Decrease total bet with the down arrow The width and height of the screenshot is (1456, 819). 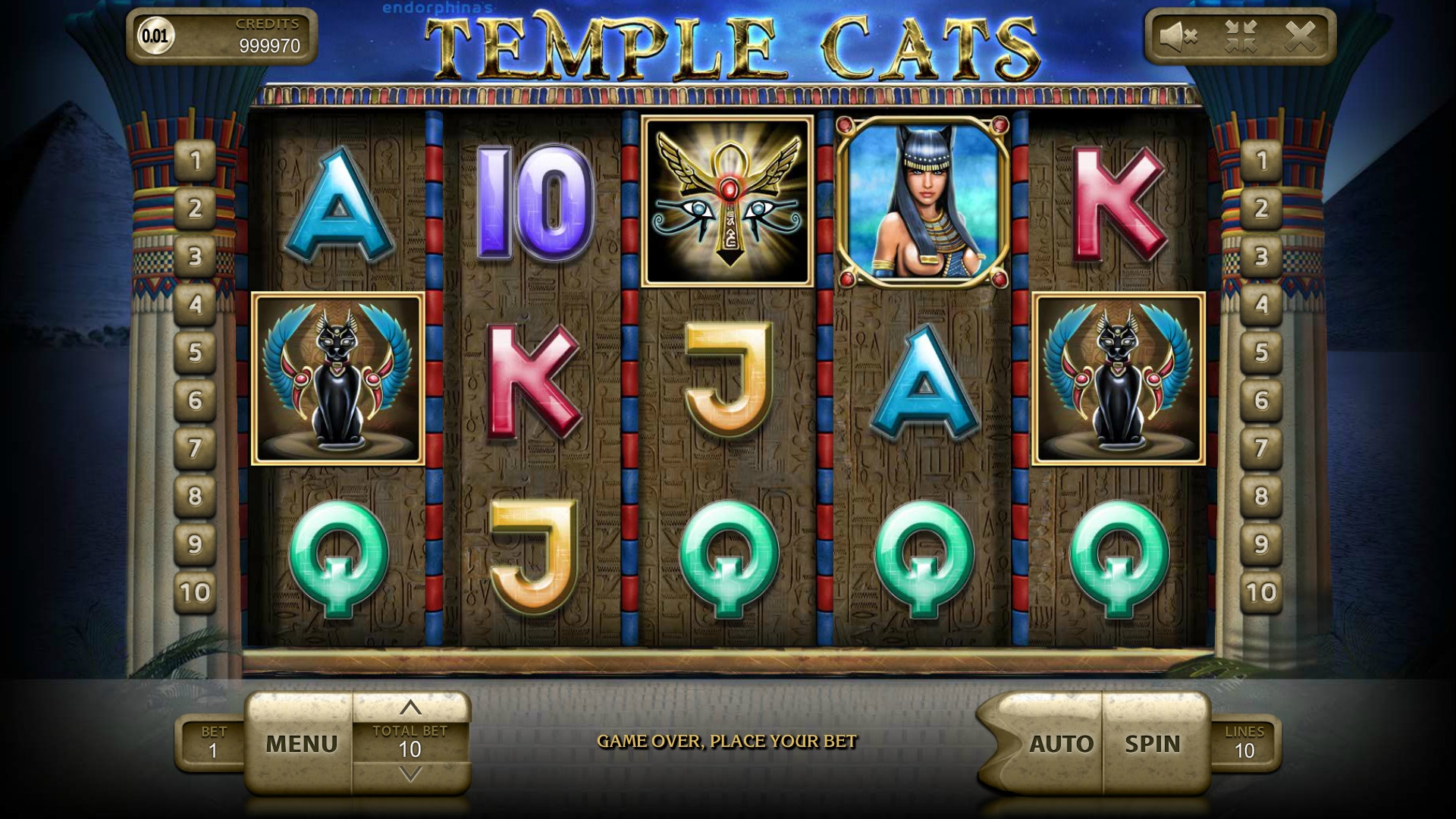[410, 774]
